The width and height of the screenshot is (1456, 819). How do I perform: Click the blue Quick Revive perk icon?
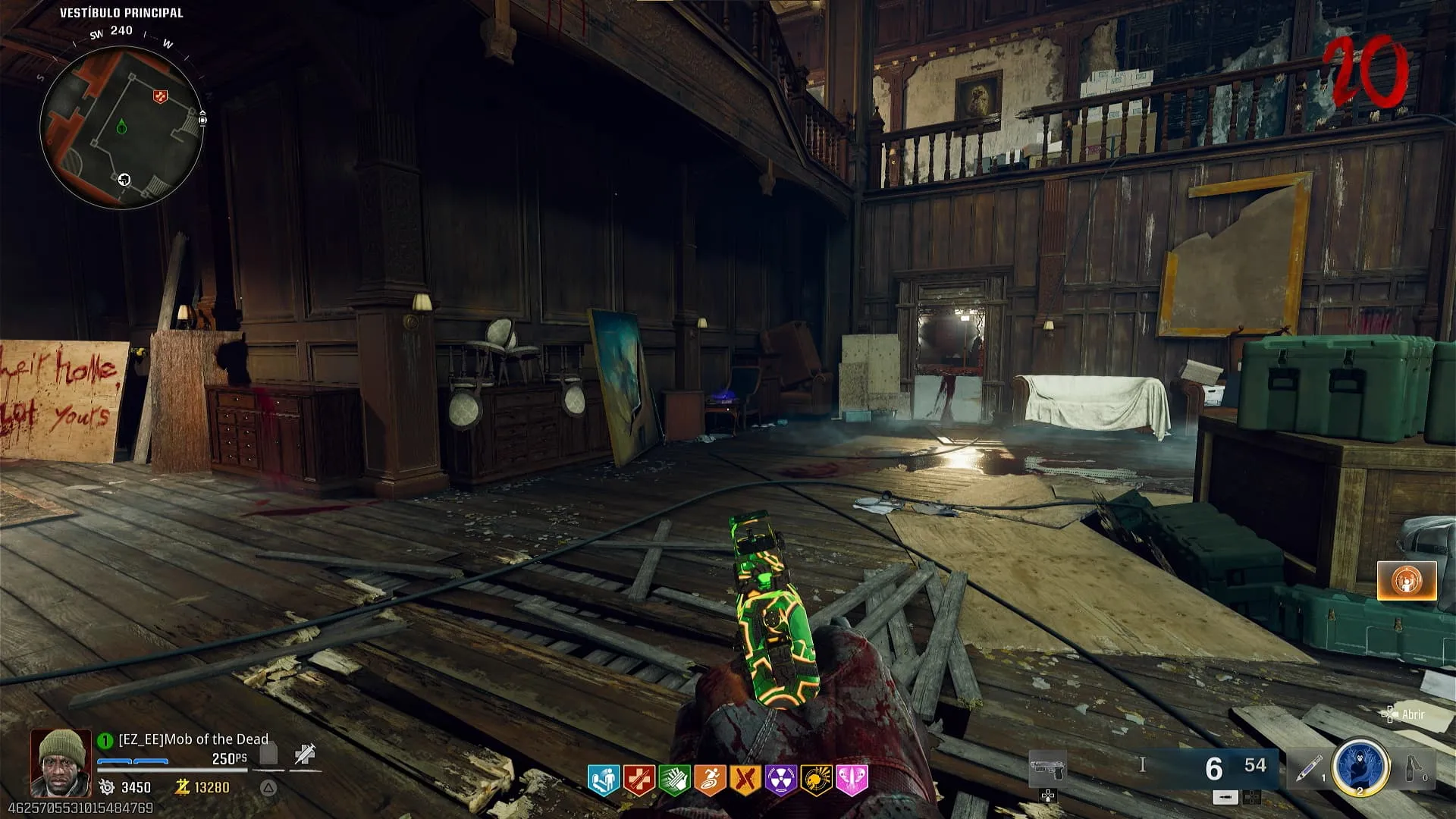point(604,780)
